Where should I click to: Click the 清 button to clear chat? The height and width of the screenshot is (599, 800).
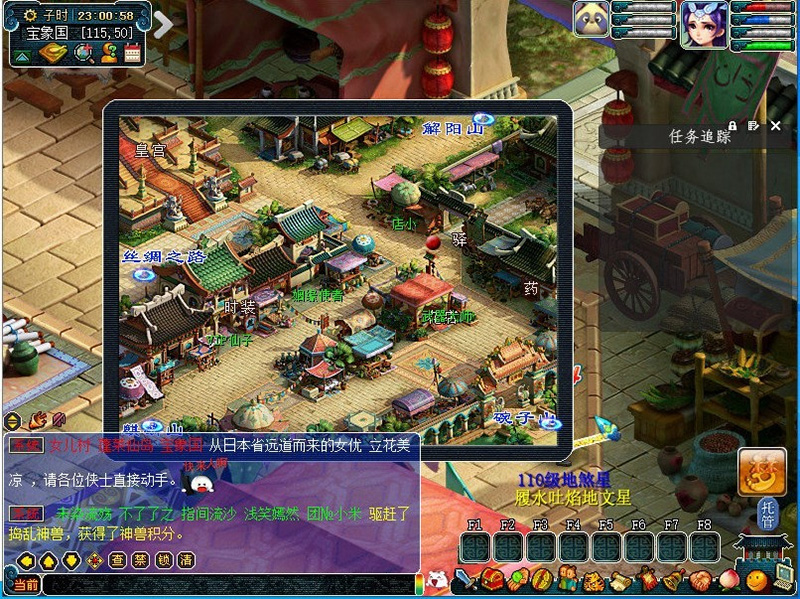point(185,561)
